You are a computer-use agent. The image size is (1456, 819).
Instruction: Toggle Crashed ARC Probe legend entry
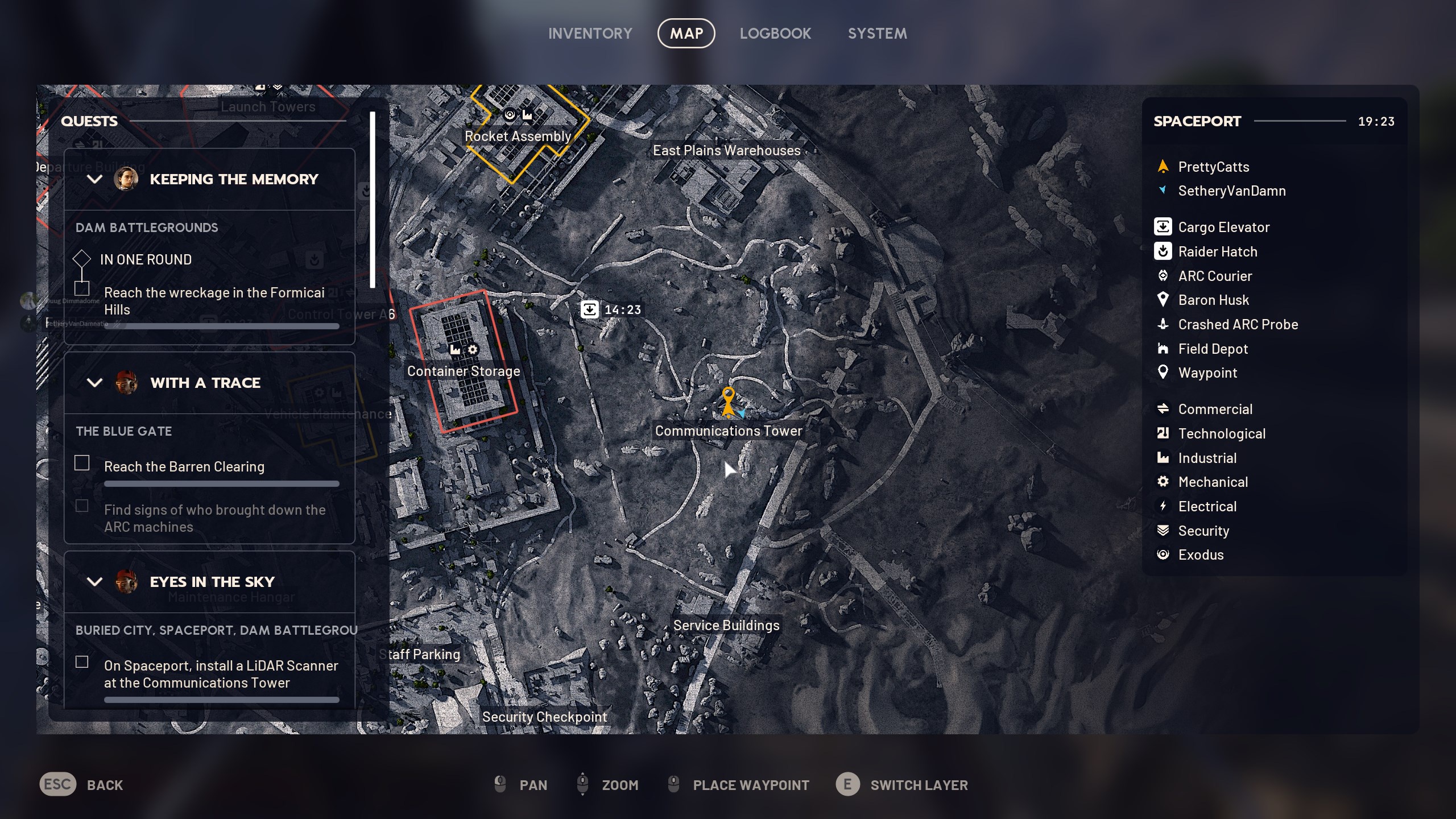pyautogui.click(x=1238, y=324)
